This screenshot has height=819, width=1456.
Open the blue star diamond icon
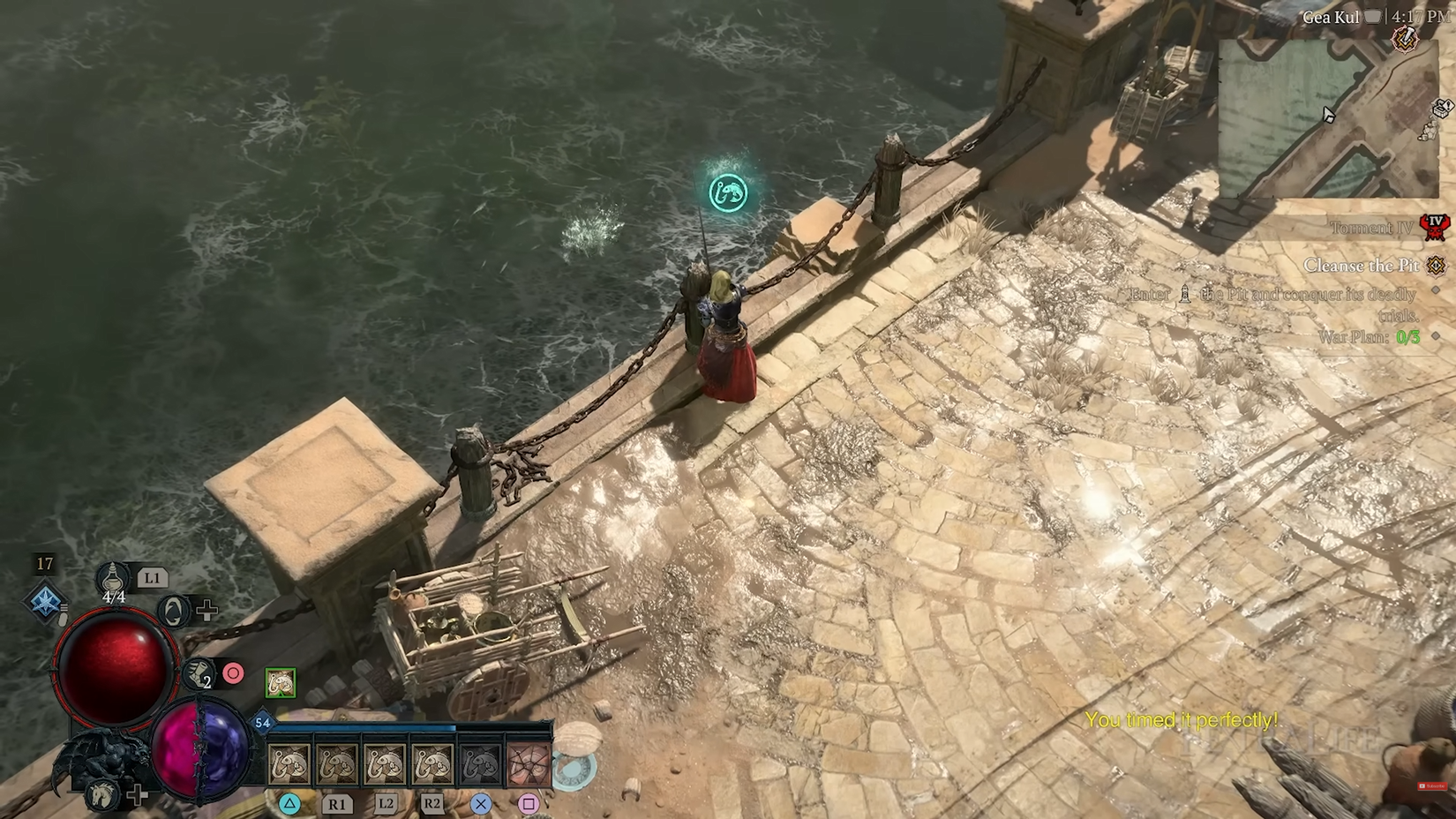tap(45, 602)
